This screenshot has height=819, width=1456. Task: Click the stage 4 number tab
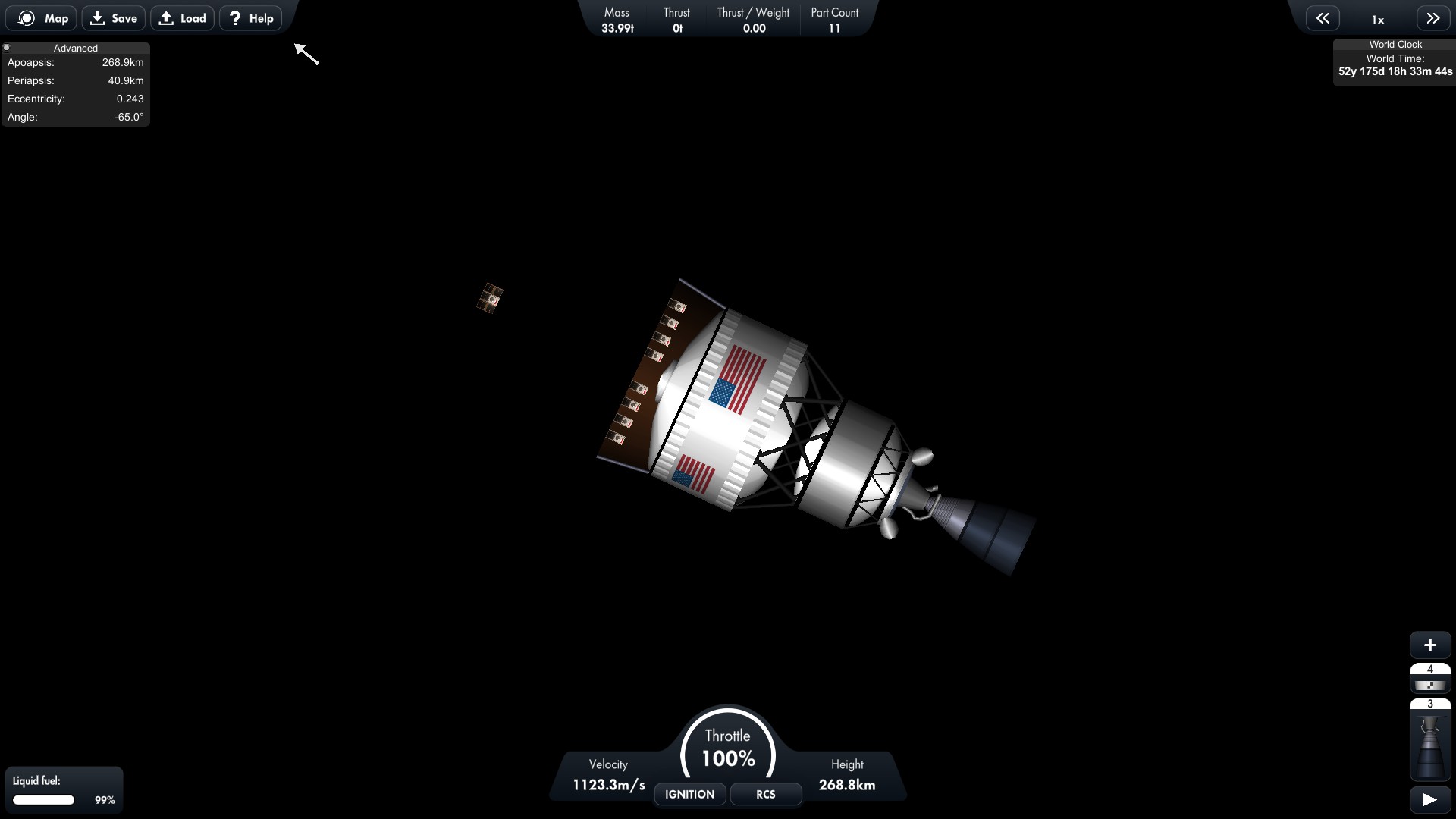1430,669
